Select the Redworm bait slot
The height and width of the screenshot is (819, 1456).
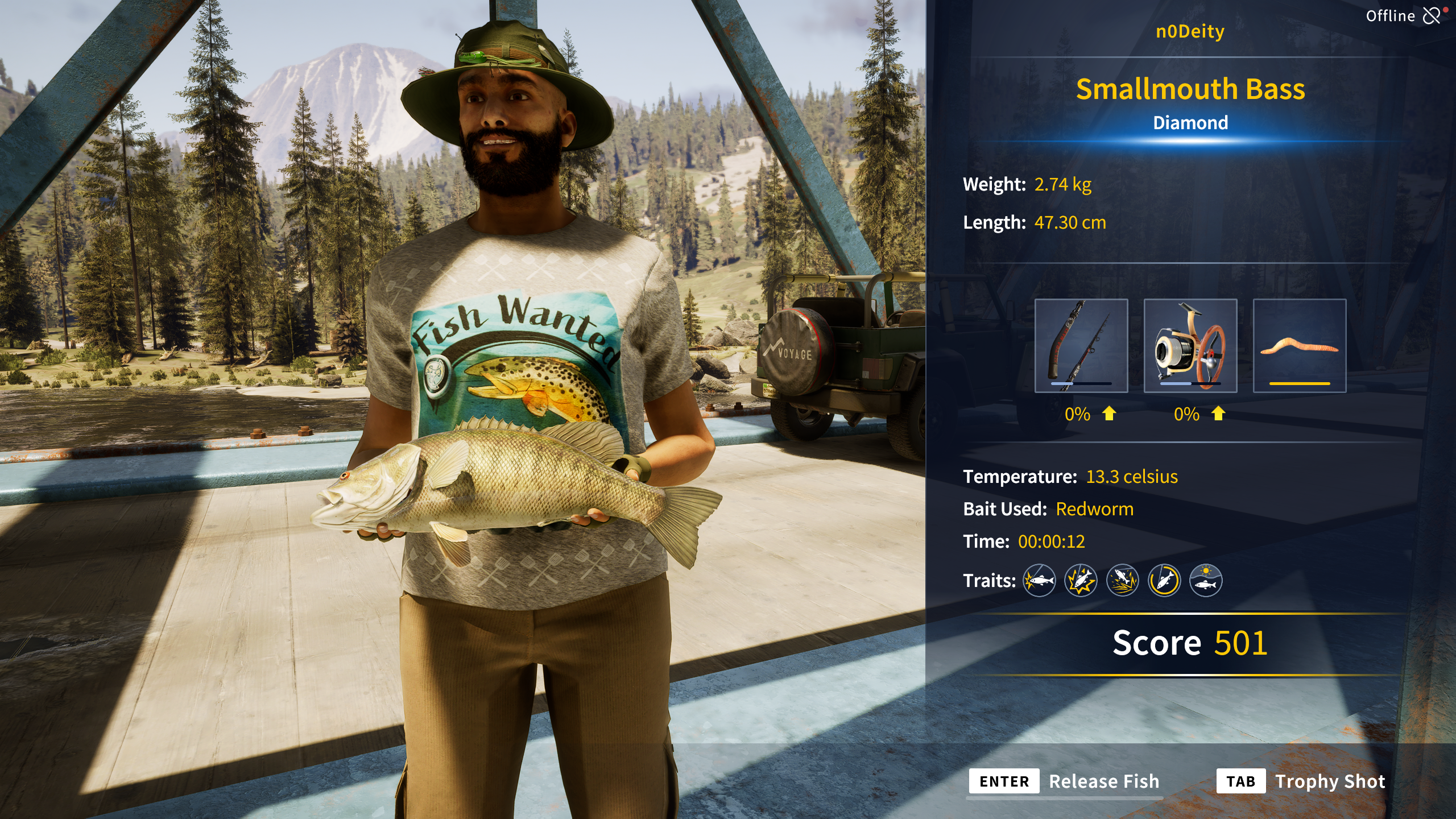click(x=1299, y=345)
